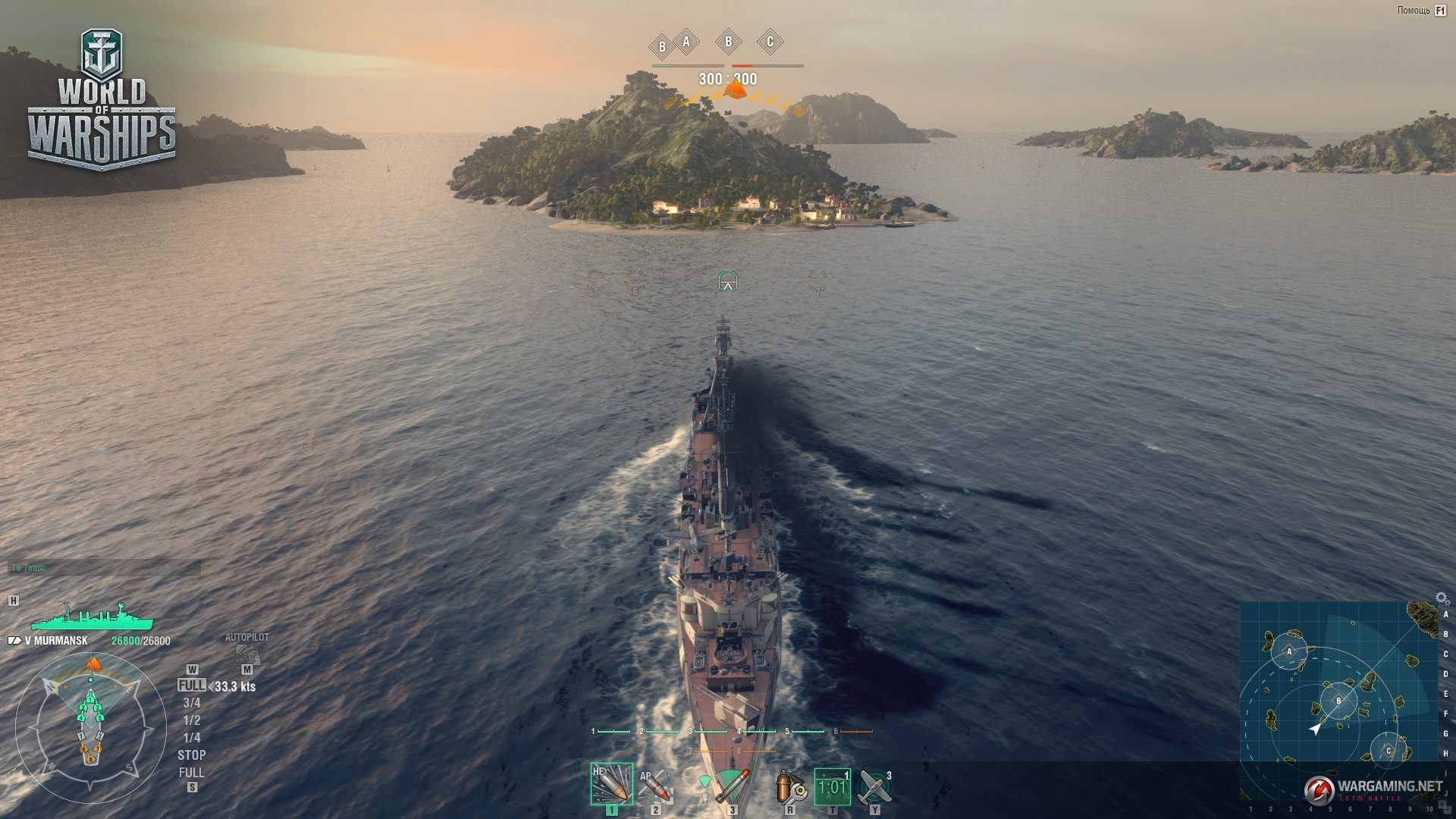Set engine speed to 1/4
Screen dimensions: 1456x819
click(x=192, y=738)
